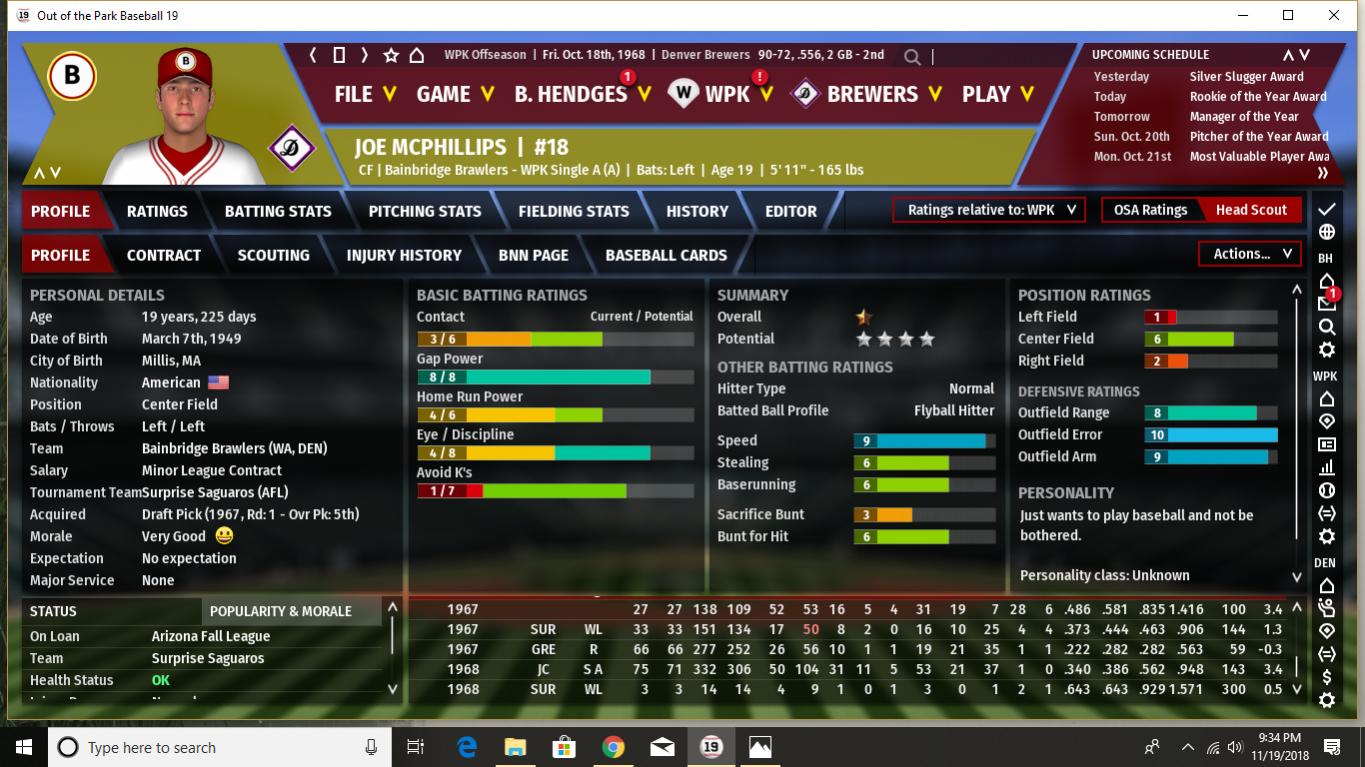Open the Ratings relative to WPK dropdown

tap(988, 210)
